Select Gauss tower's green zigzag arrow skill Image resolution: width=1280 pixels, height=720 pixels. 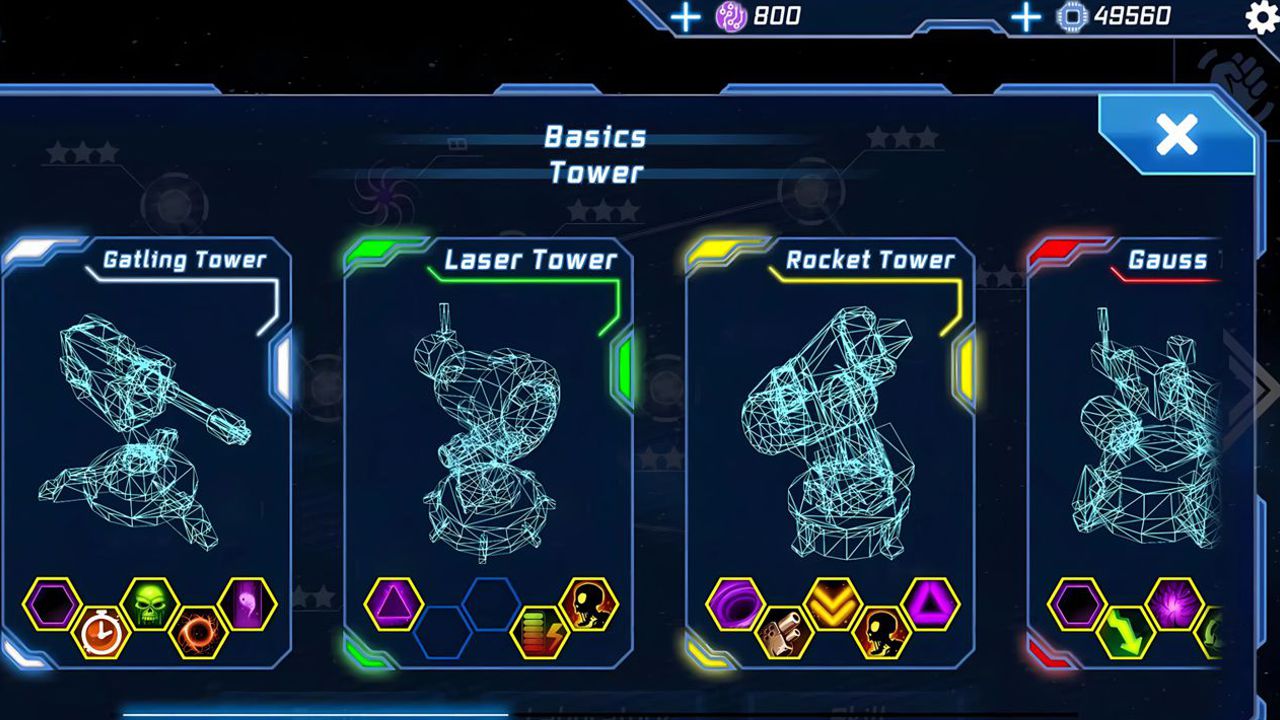tap(1126, 632)
